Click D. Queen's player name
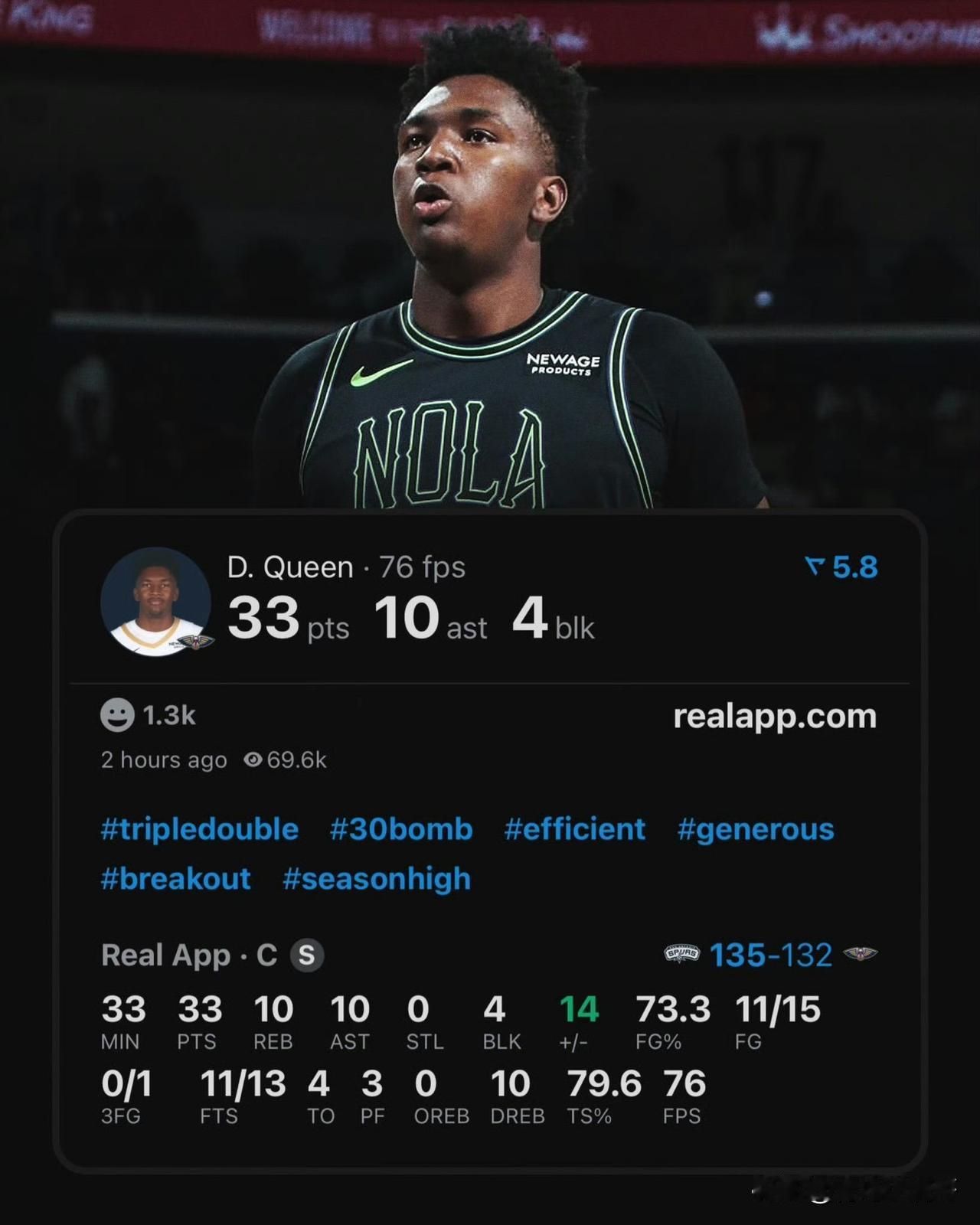 289,567
